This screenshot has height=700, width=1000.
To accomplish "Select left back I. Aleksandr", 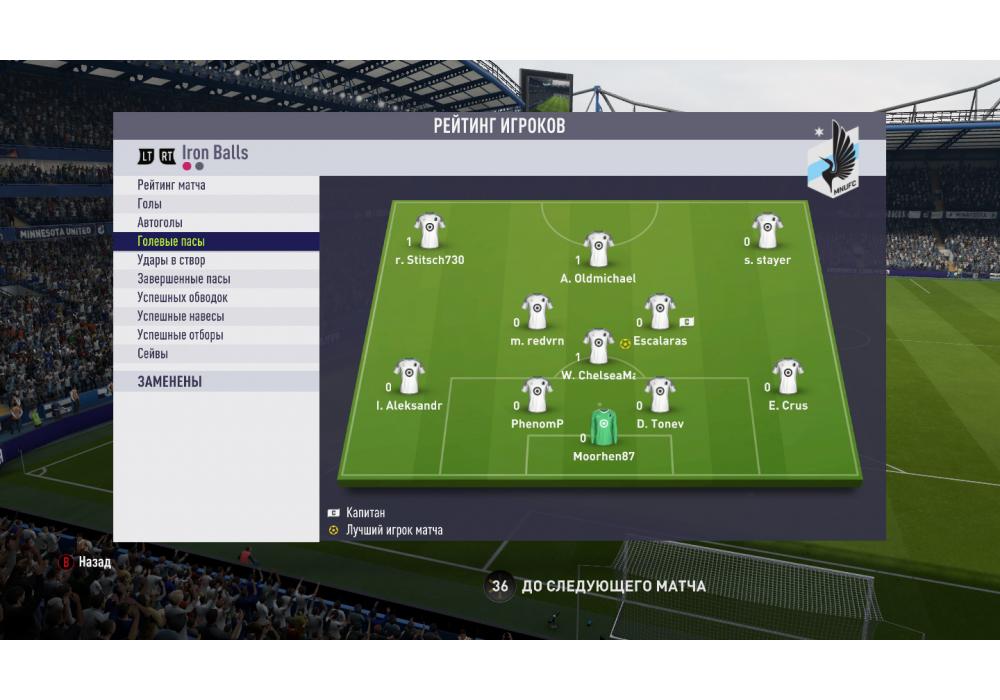I will click(x=409, y=377).
